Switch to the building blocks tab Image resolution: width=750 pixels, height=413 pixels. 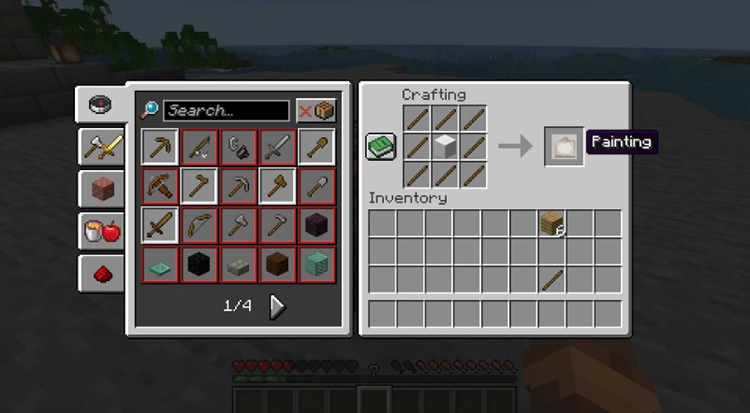coord(101,189)
